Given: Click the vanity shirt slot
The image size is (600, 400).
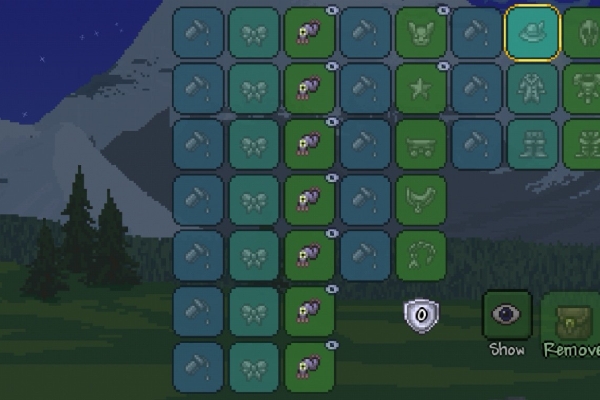Looking at the screenshot, I should (532, 87).
